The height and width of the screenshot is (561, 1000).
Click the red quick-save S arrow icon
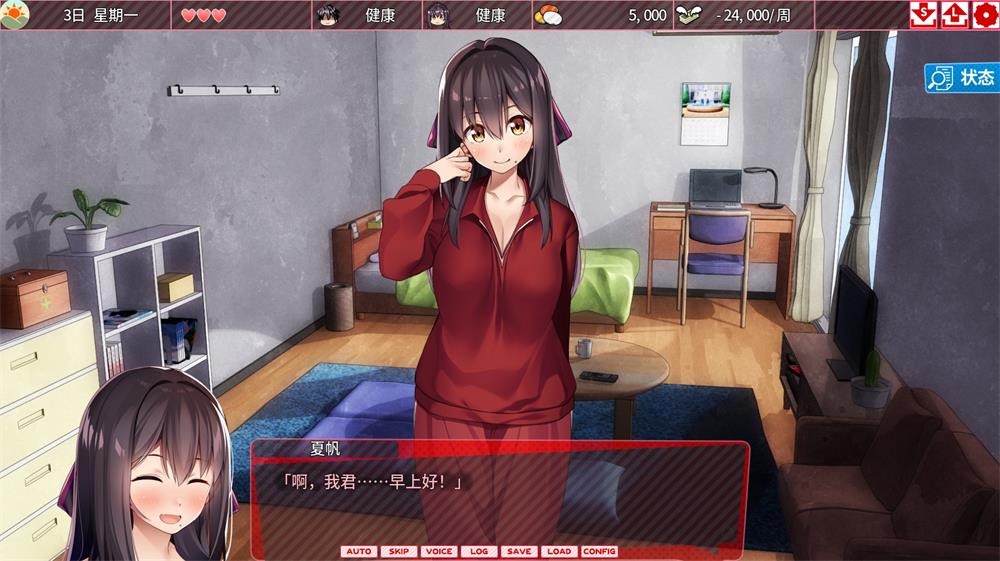(923, 15)
